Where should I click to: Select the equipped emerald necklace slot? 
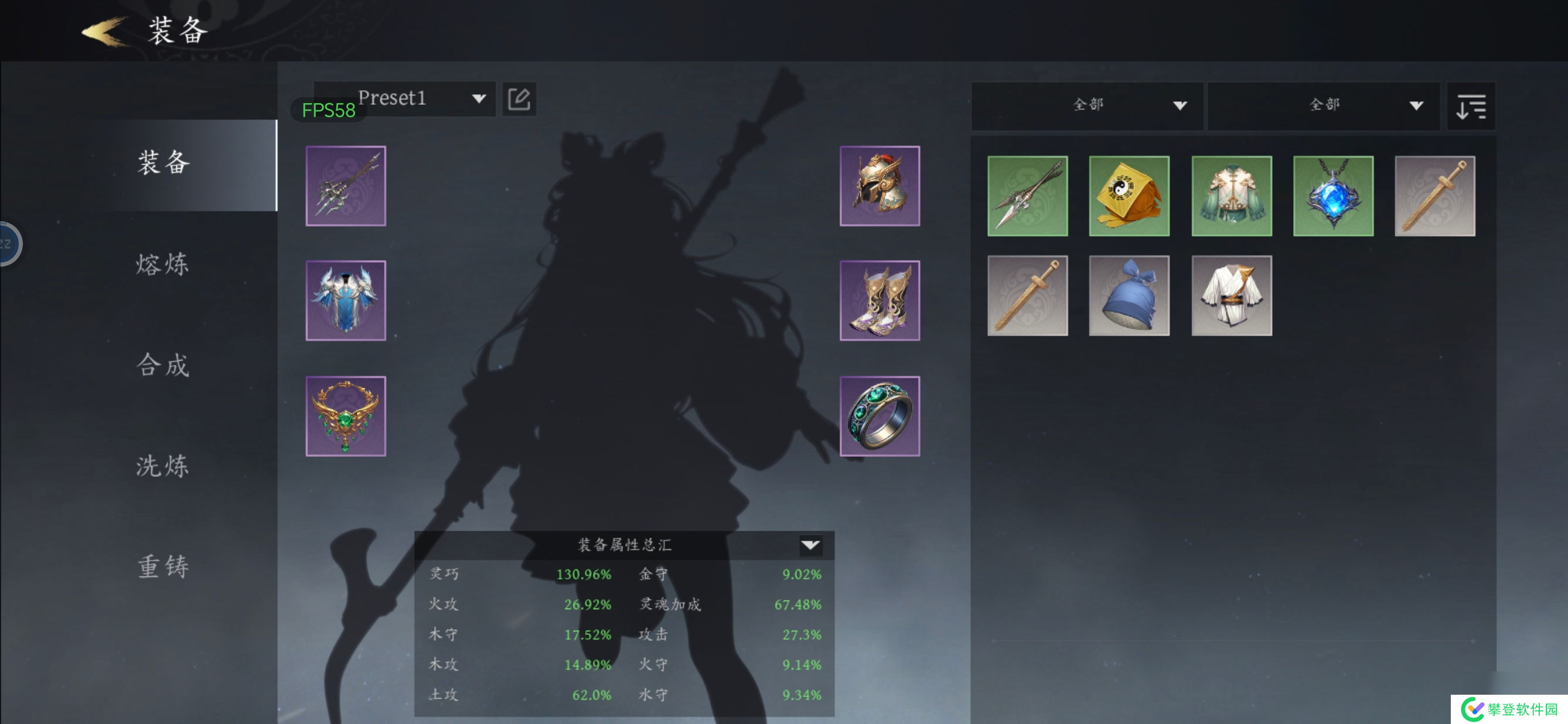pos(346,415)
